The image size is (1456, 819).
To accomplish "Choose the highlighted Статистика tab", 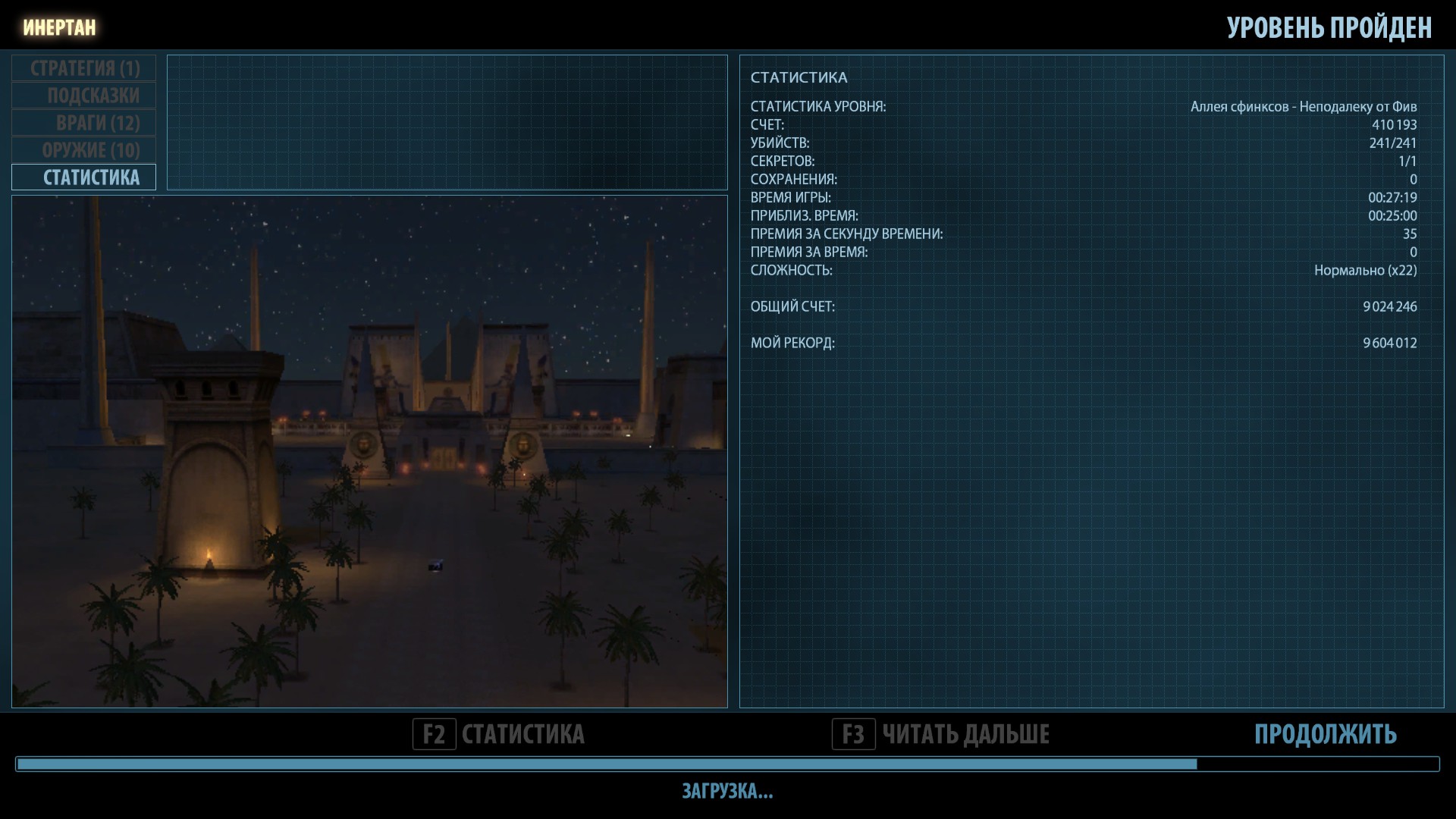I will click(x=84, y=177).
